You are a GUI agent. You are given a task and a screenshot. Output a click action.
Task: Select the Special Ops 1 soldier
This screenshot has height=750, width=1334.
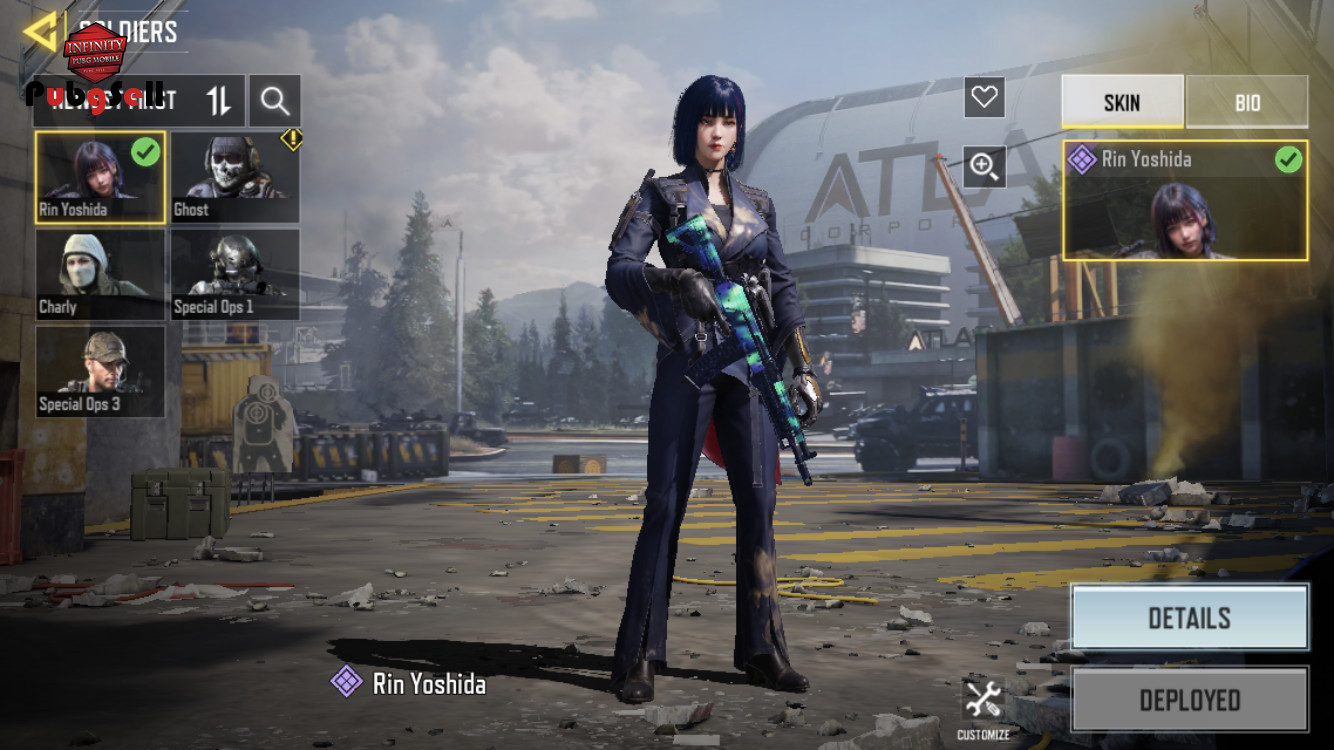coord(235,274)
